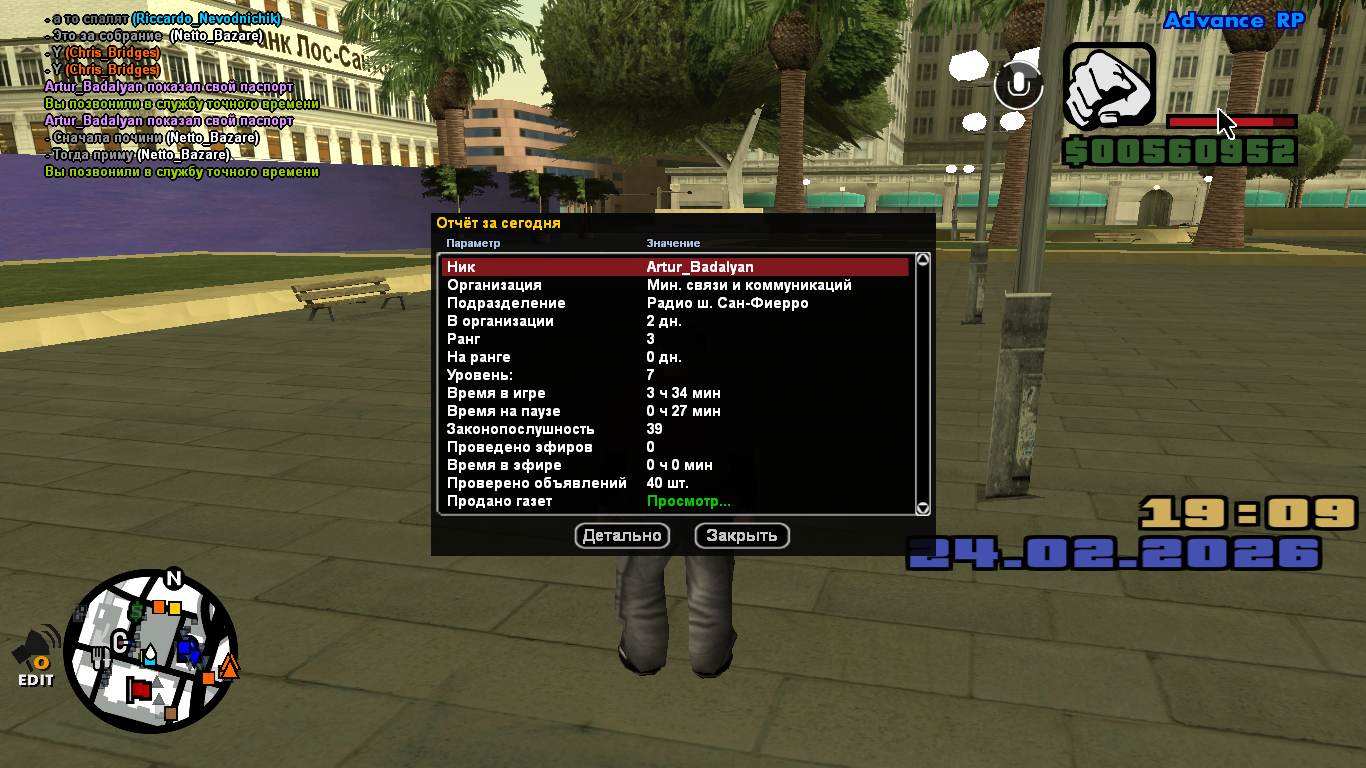Select the Проверено объявлений row
Viewport: 1366px width, 768px height.
click(x=675, y=483)
